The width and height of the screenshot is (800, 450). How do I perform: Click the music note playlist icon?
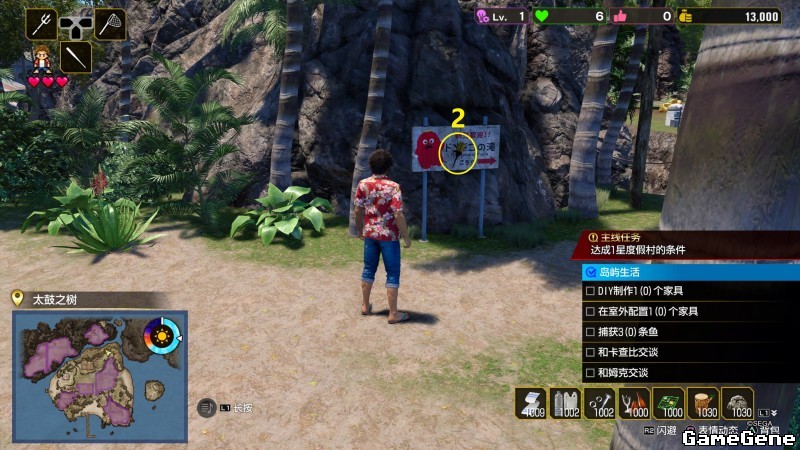click(x=207, y=407)
